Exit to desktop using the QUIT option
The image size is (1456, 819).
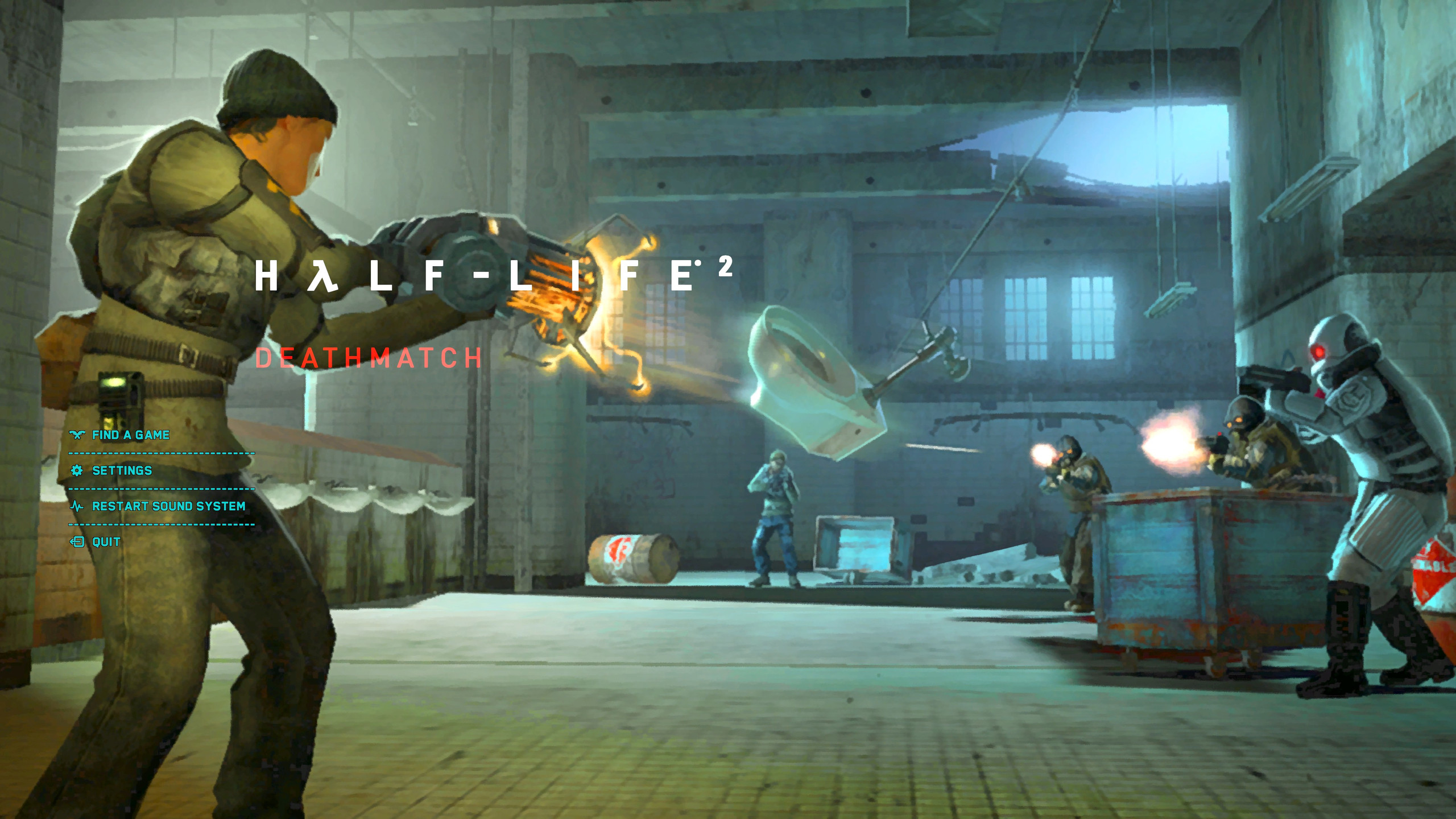(106, 543)
